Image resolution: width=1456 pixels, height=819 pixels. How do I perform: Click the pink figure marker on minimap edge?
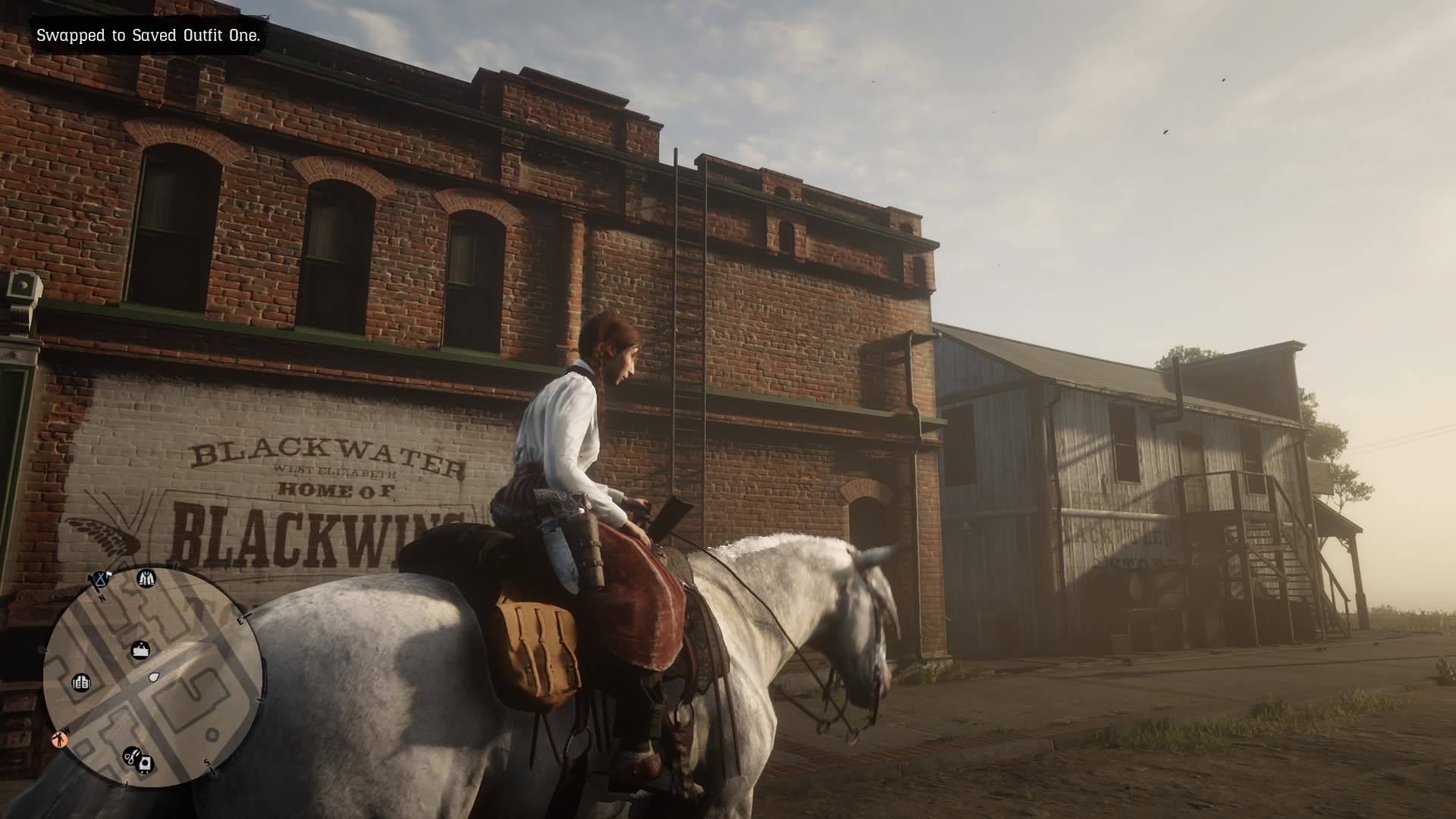point(59,738)
